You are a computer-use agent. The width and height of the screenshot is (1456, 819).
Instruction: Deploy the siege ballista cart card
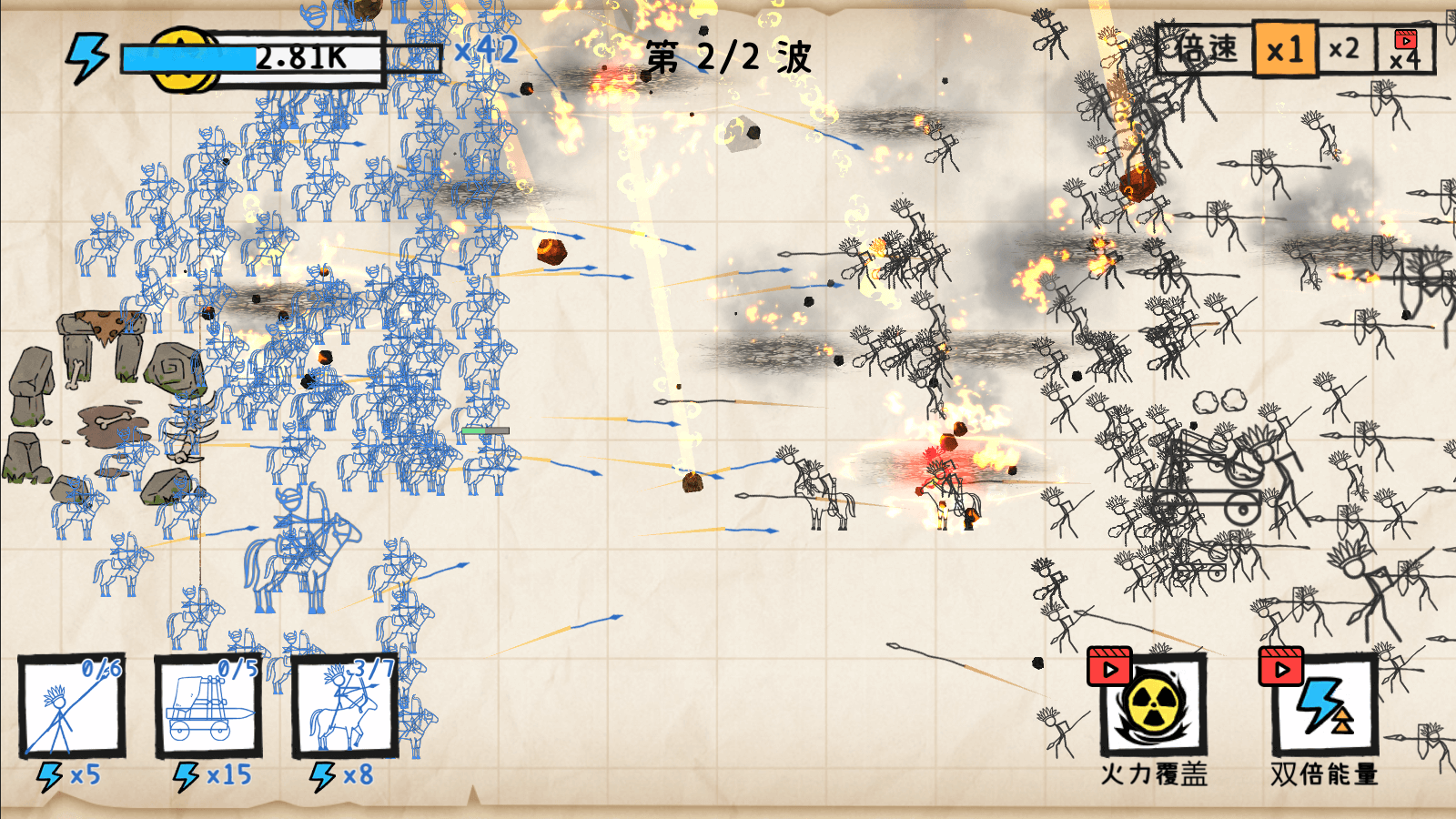point(208,706)
